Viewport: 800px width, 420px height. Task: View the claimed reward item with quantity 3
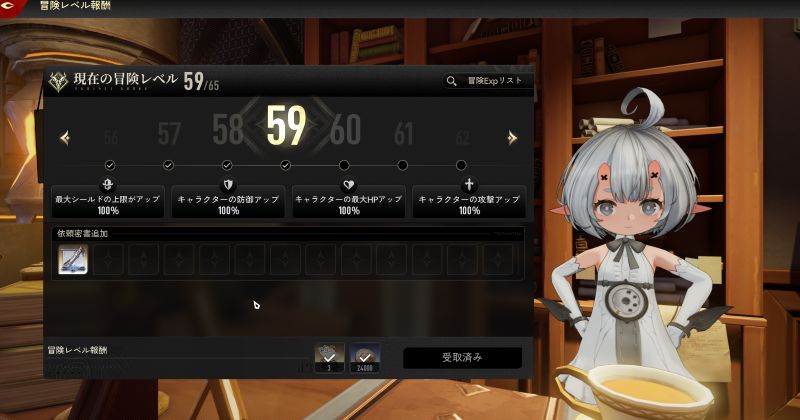tap(330, 357)
